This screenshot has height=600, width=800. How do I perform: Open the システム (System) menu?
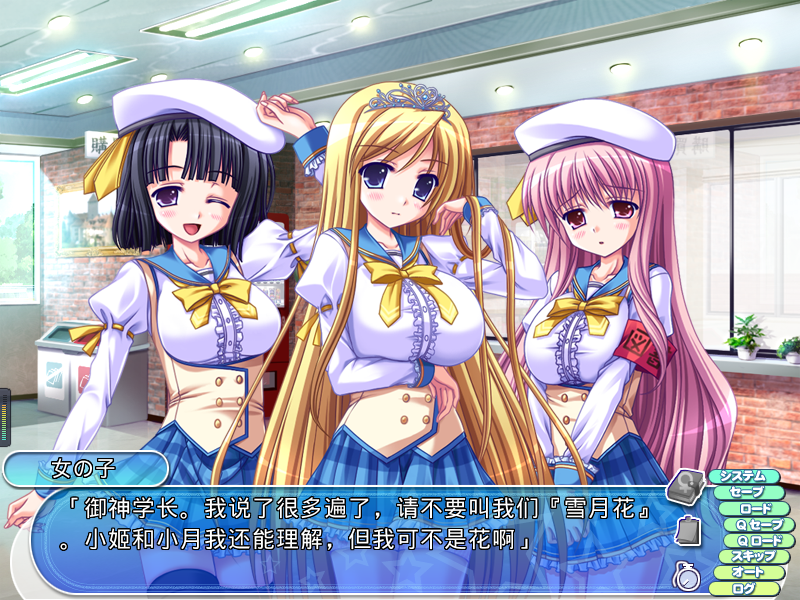743,476
